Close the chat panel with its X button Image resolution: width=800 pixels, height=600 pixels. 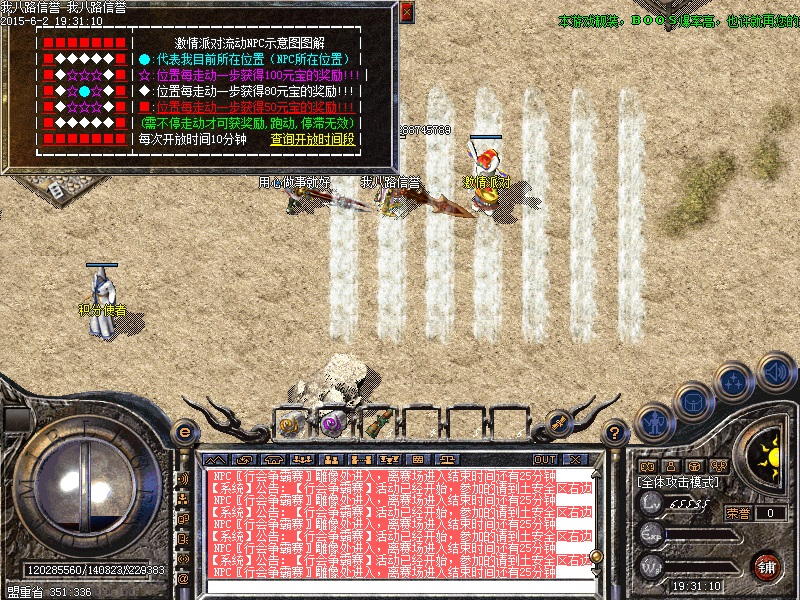tap(575, 459)
